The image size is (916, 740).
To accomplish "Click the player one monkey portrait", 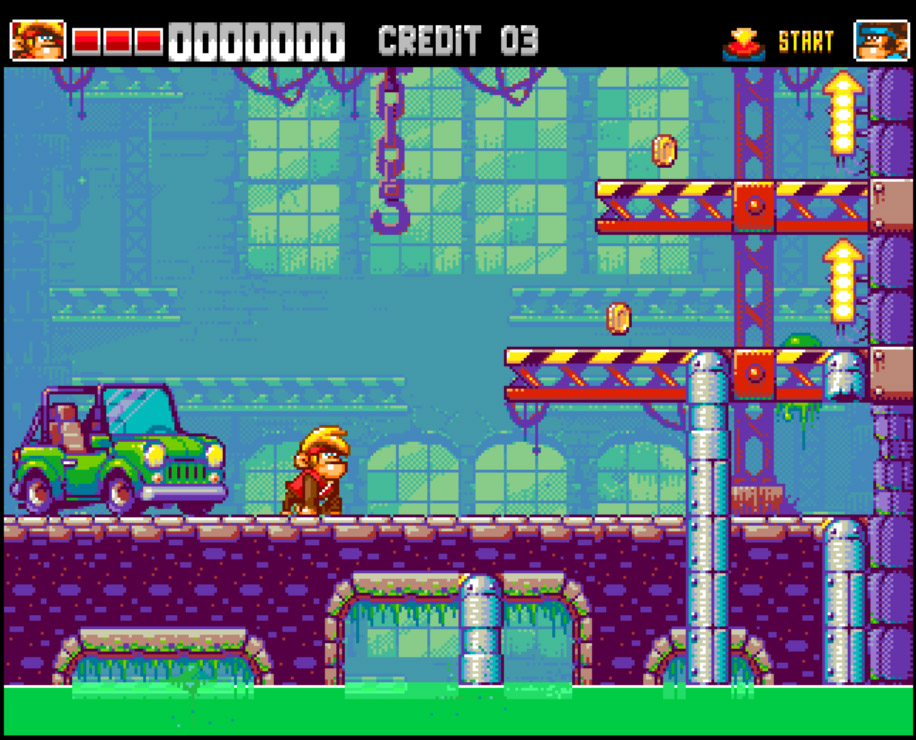I will (37, 41).
